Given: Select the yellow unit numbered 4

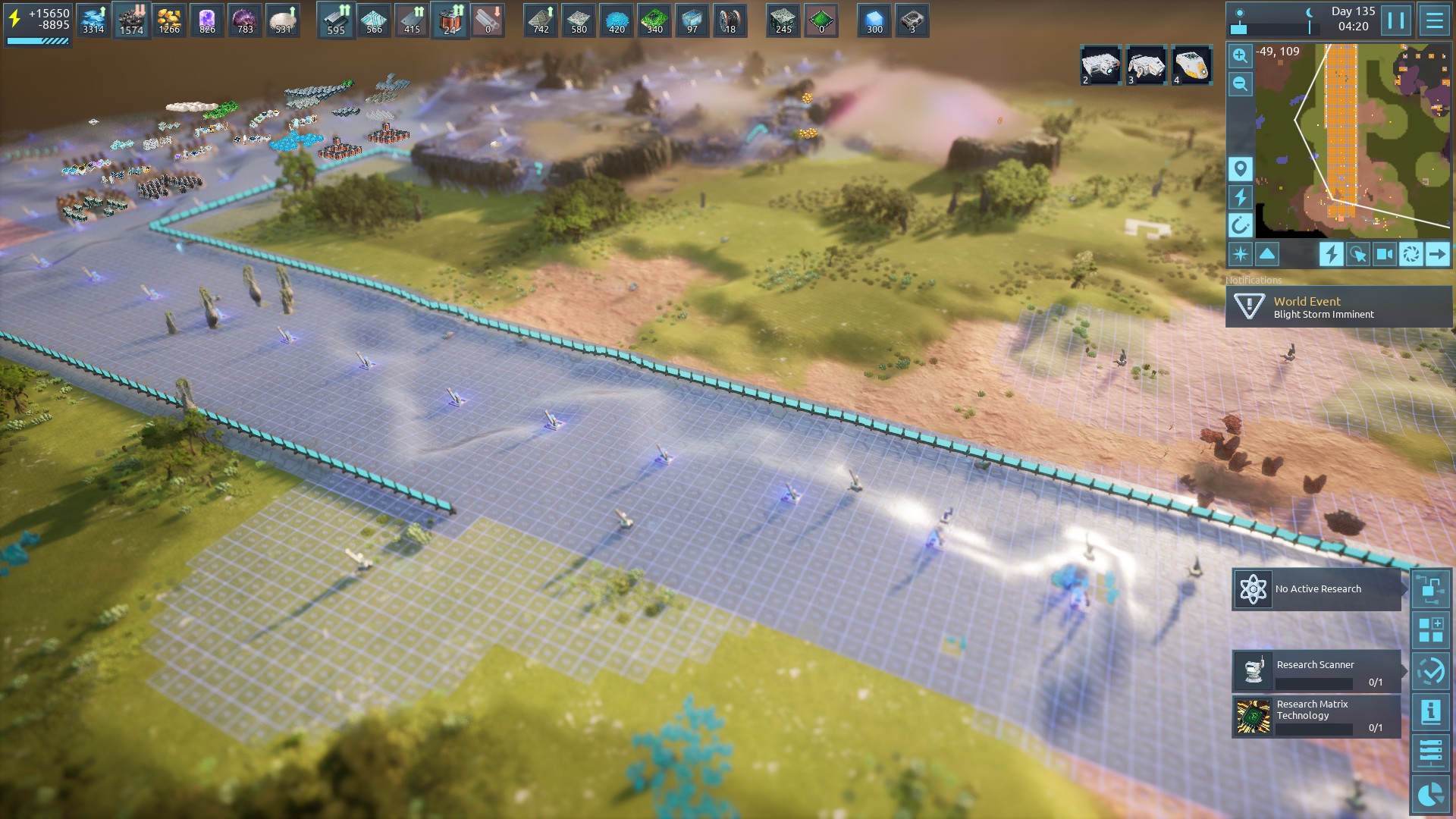Looking at the screenshot, I should (x=1191, y=65).
